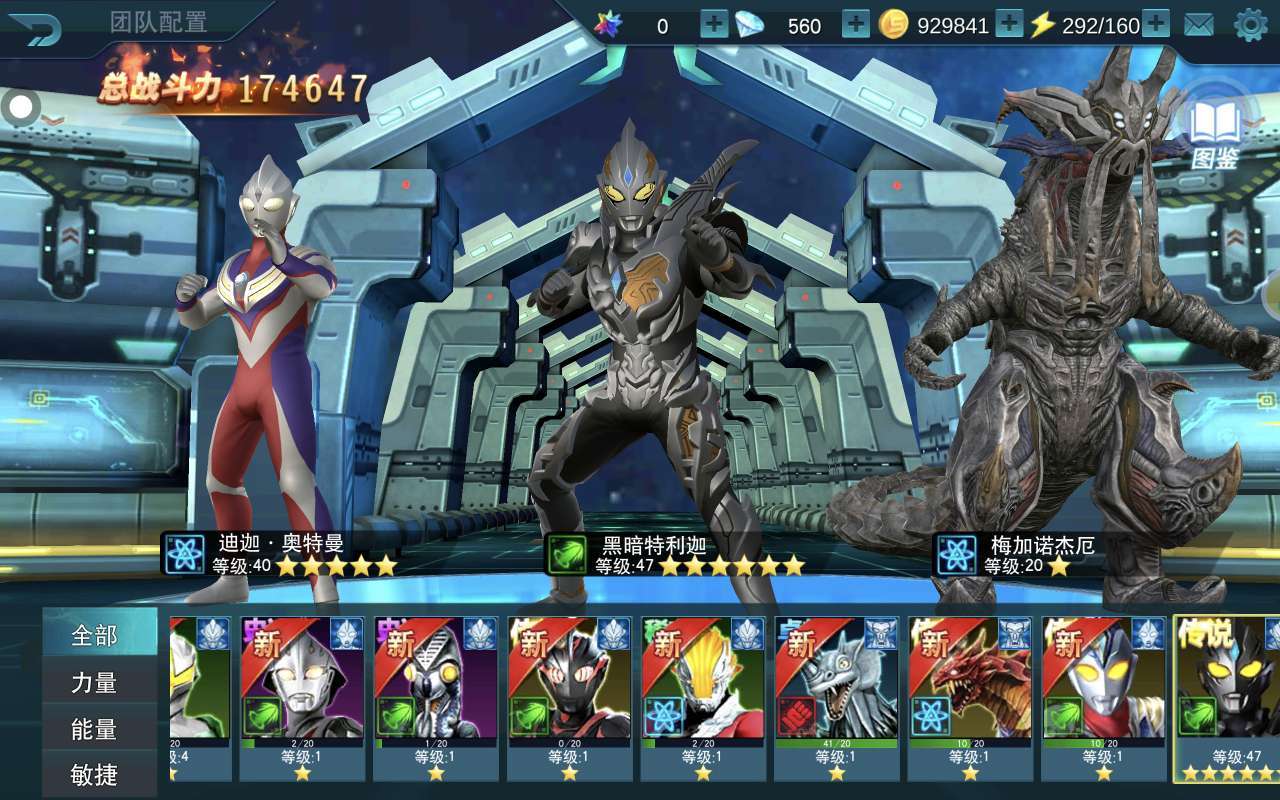Open the settings gear icon

click(1250, 25)
